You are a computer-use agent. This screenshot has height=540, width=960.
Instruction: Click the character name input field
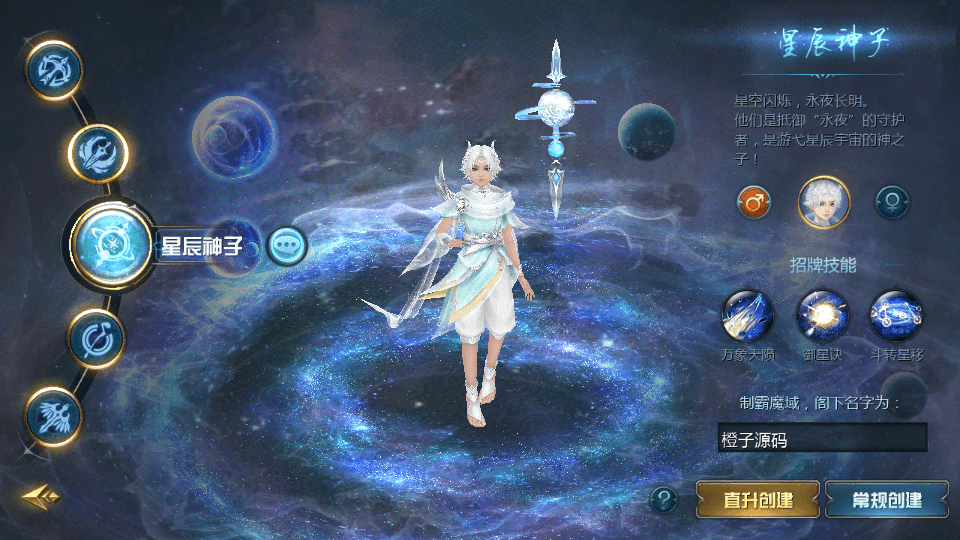pyautogui.click(x=822, y=438)
